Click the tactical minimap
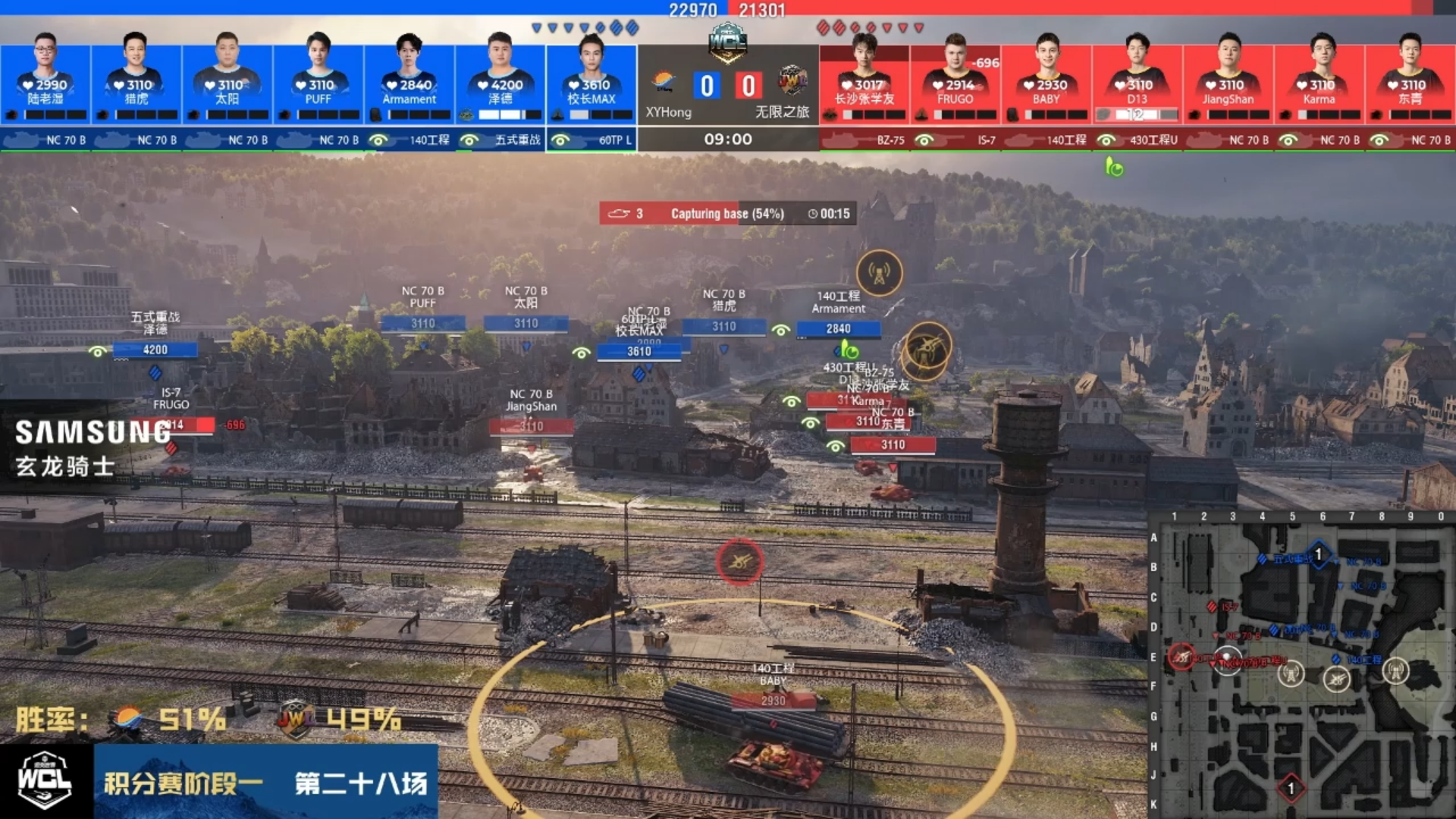This screenshot has height=819, width=1456. [x=1301, y=667]
